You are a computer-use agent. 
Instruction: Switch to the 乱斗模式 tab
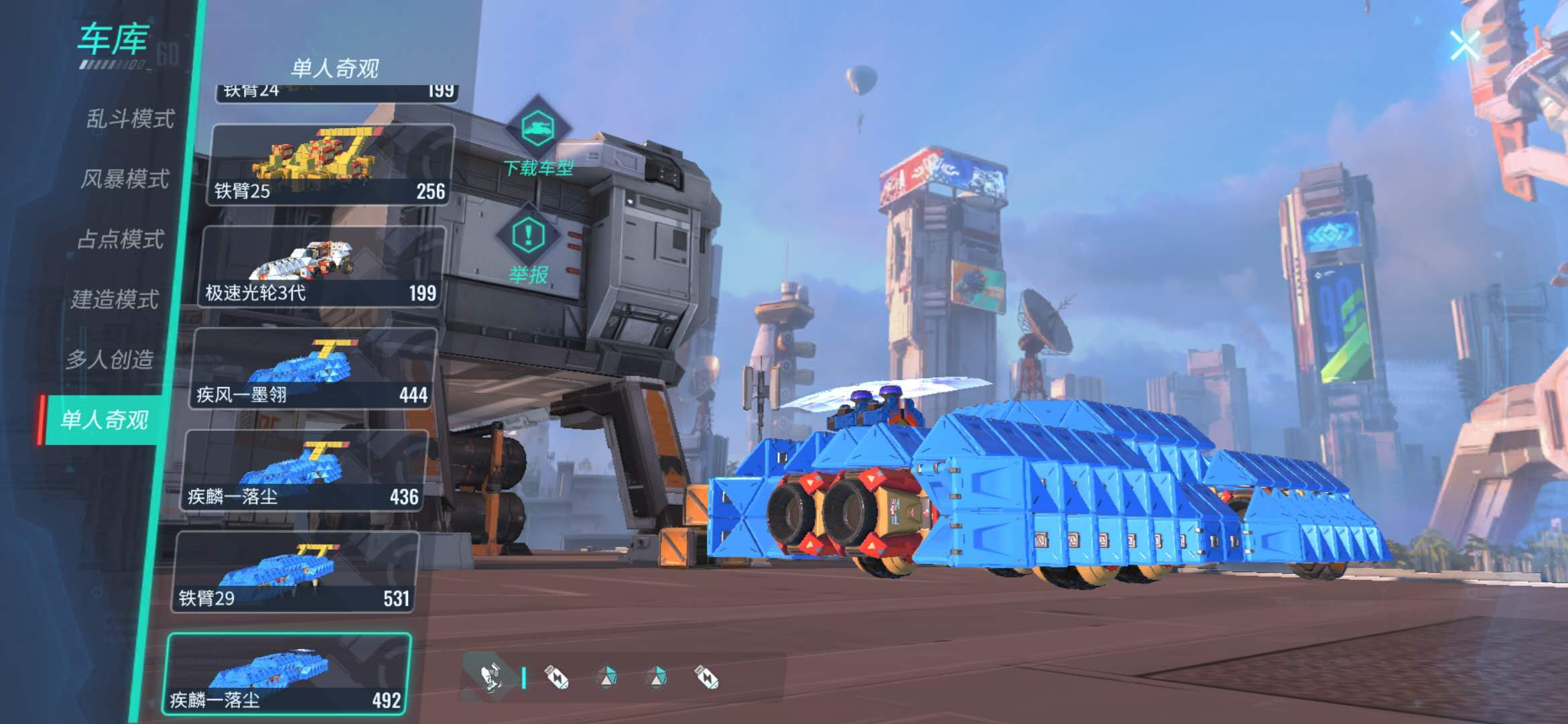point(130,119)
